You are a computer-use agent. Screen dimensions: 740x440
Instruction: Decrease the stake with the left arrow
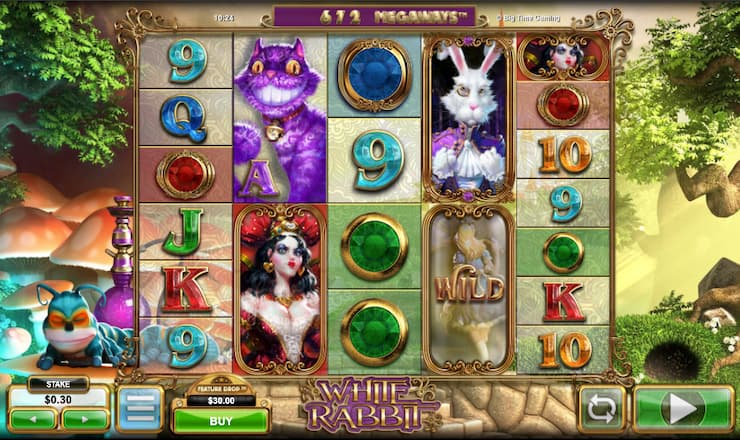34,418
